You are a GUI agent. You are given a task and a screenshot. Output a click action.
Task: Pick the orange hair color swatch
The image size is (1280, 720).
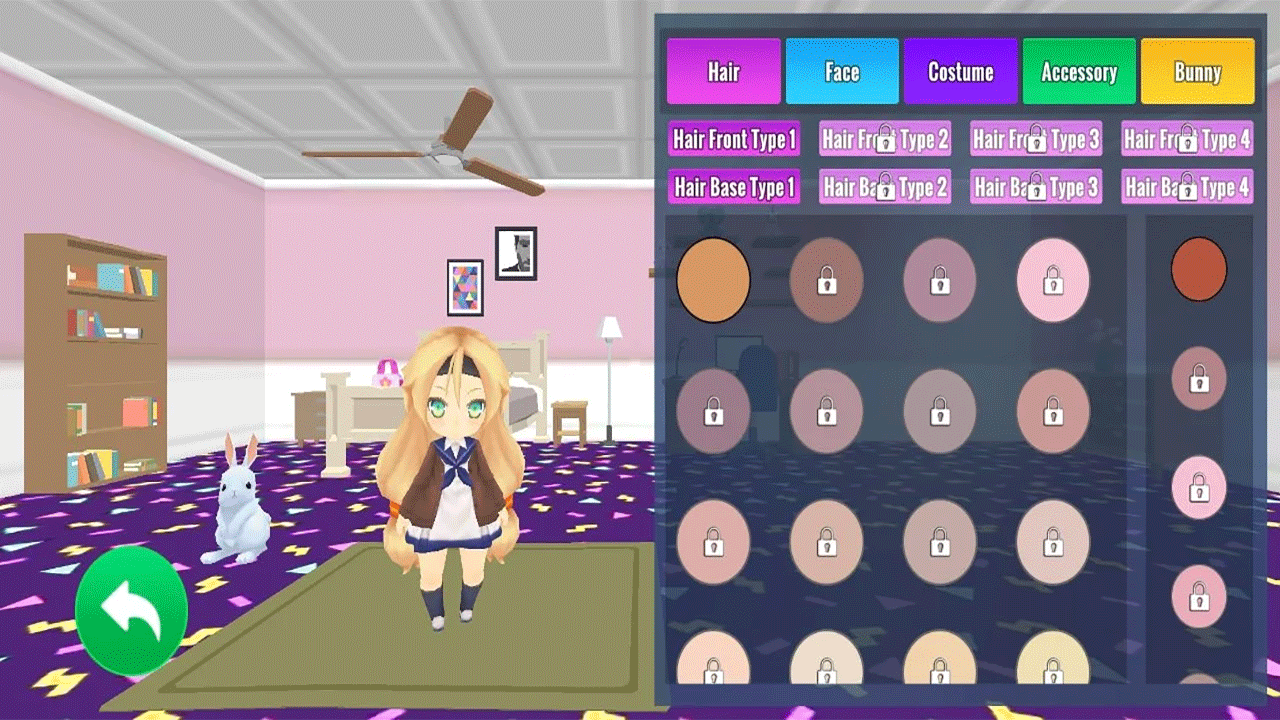click(713, 281)
